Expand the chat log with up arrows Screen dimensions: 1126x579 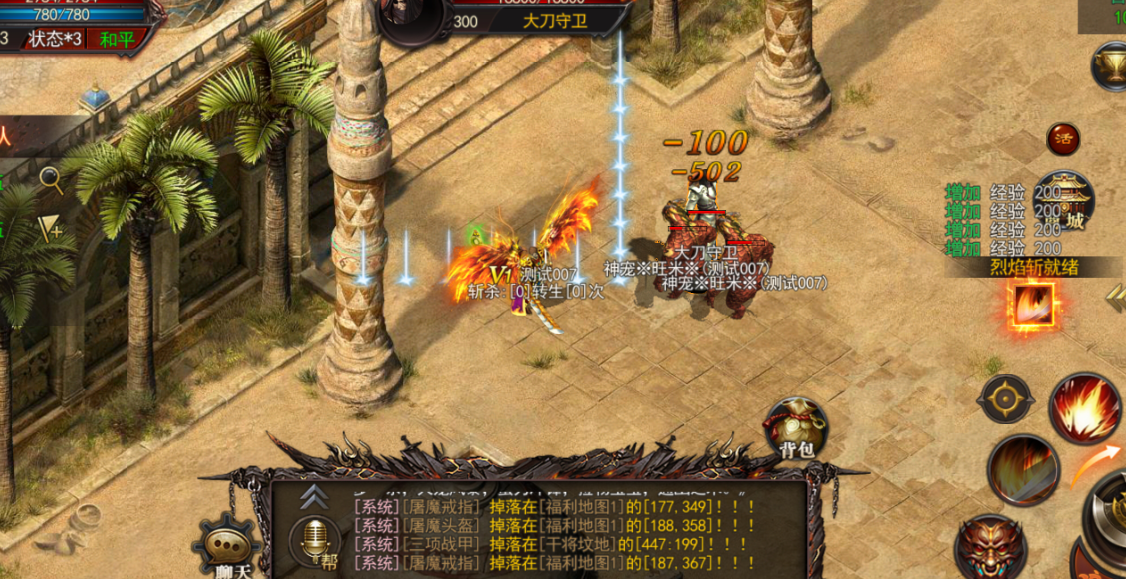313,495
